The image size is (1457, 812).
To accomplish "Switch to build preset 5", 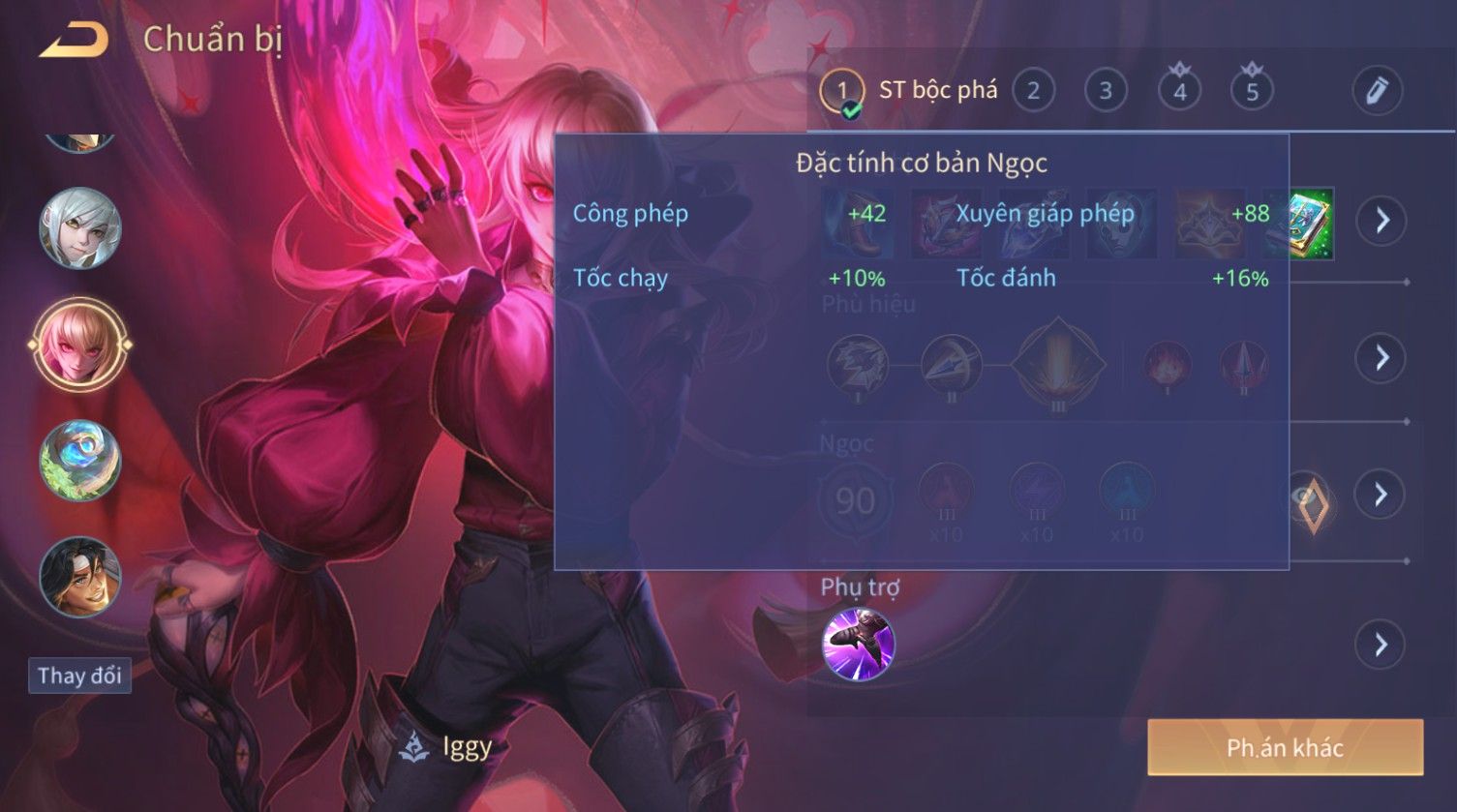I will click(x=1252, y=91).
